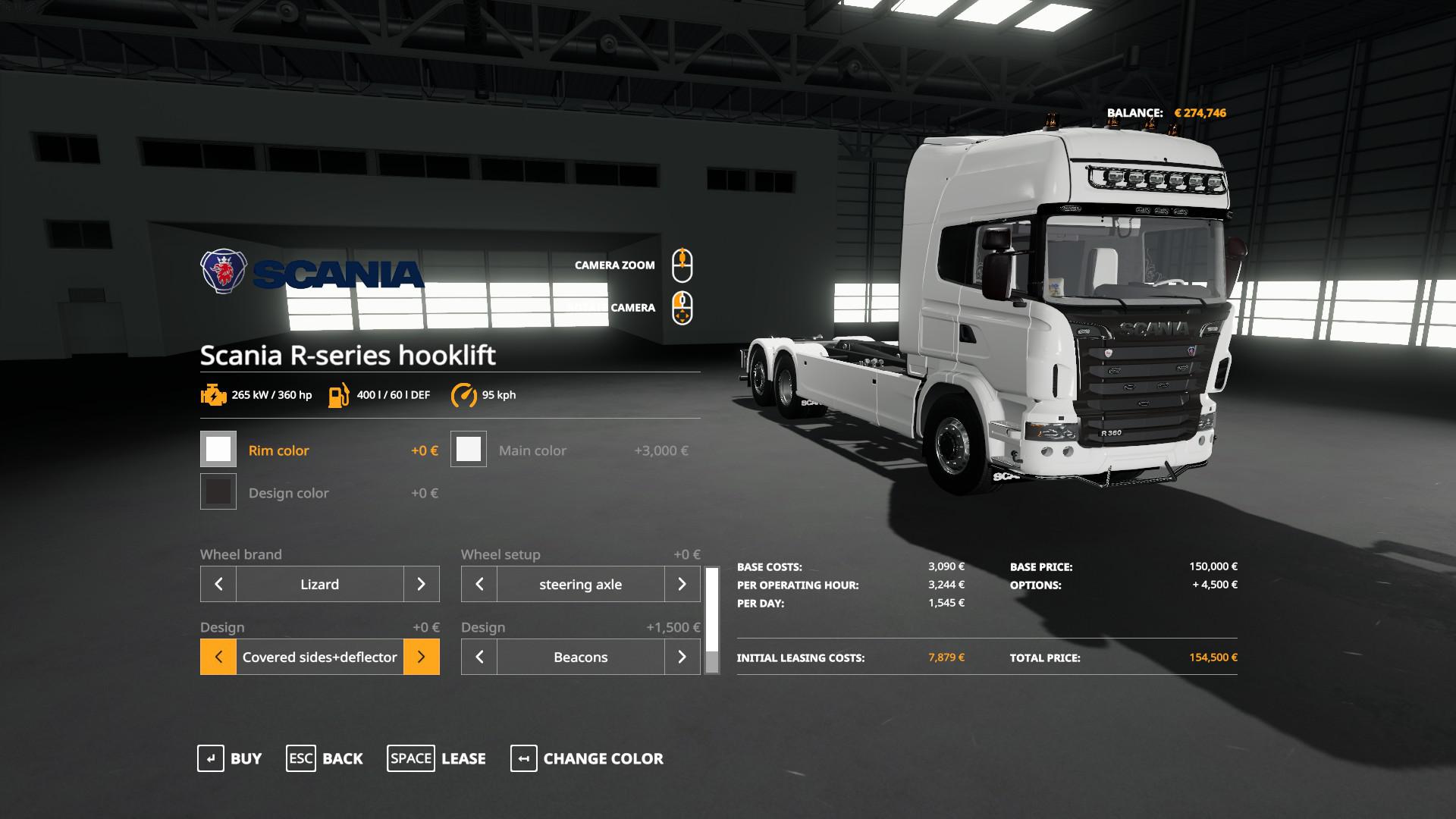
Task: Activate the Change Color button
Action: pyautogui.click(x=587, y=758)
